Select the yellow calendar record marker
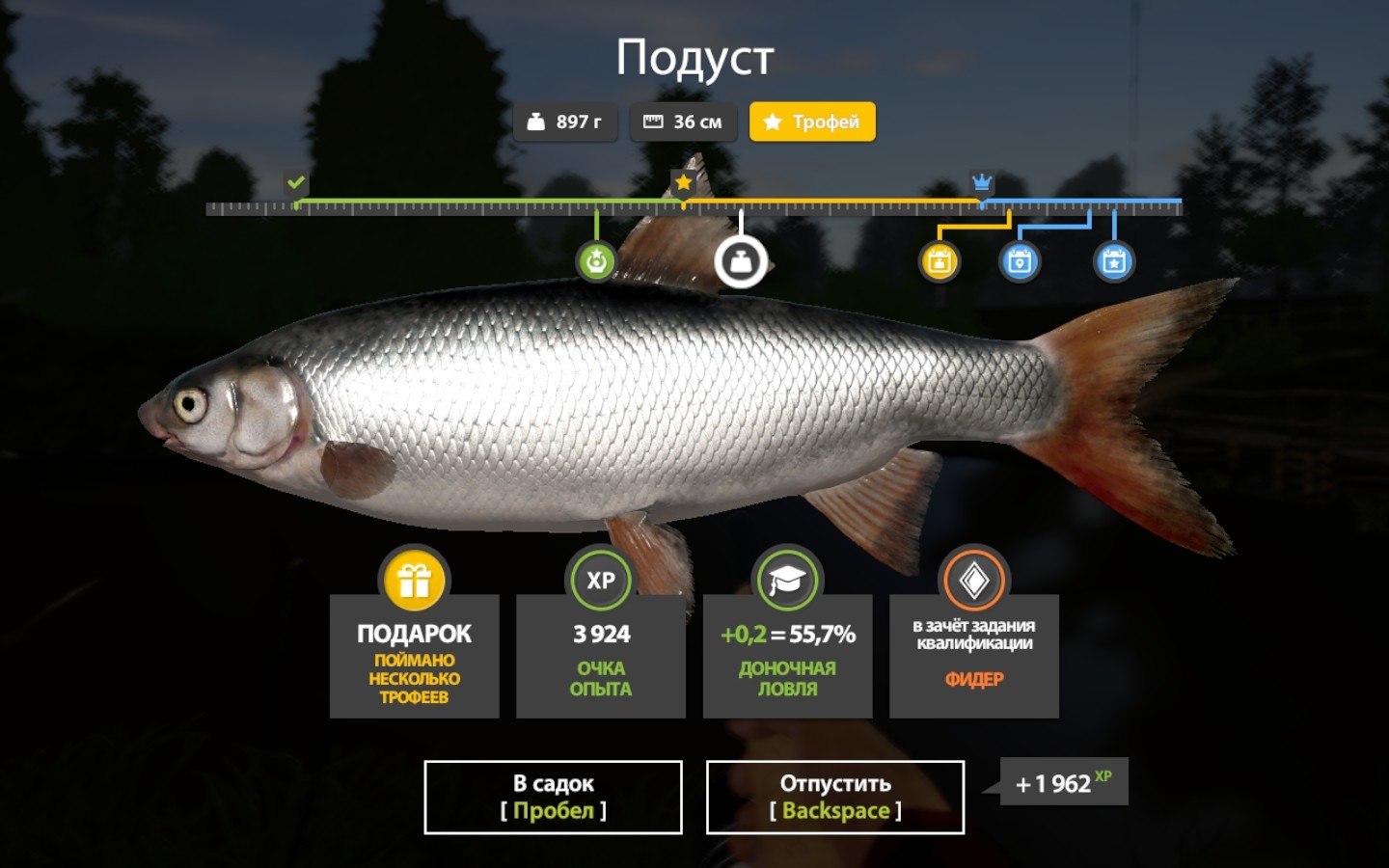The image size is (1389, 868). coord(940,261)
